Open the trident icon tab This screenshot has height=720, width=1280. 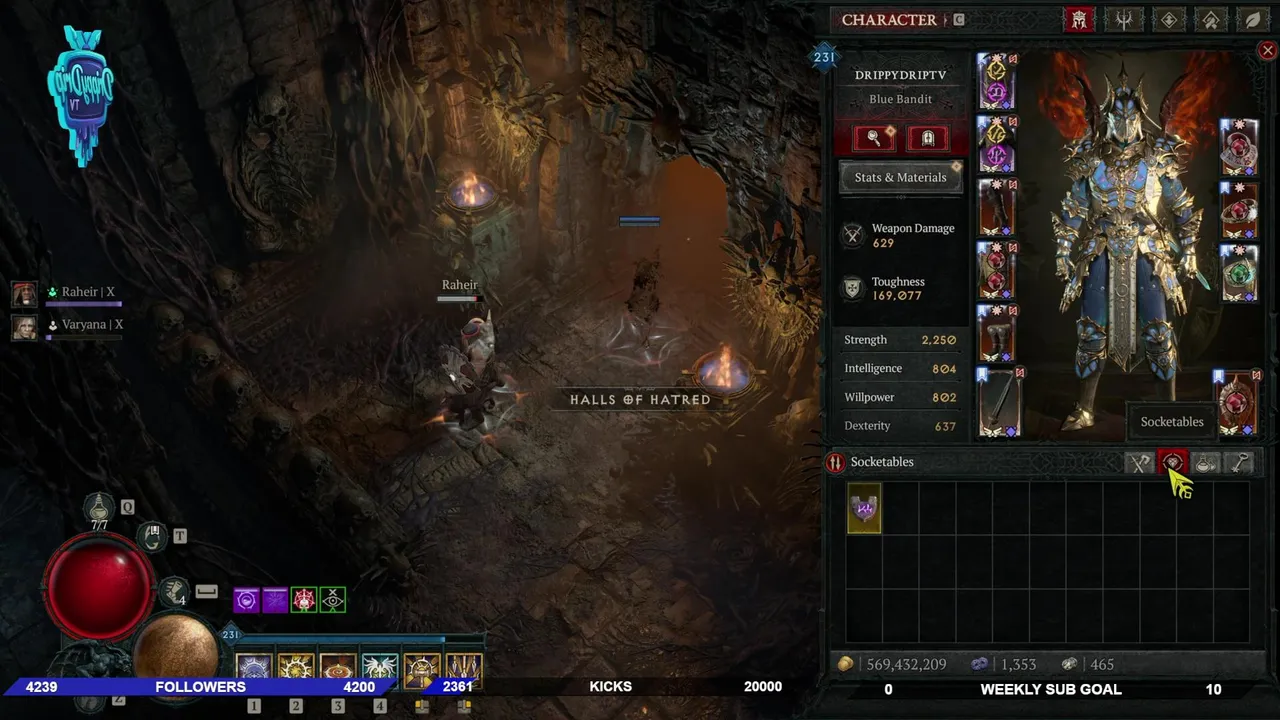[1124, 19]
